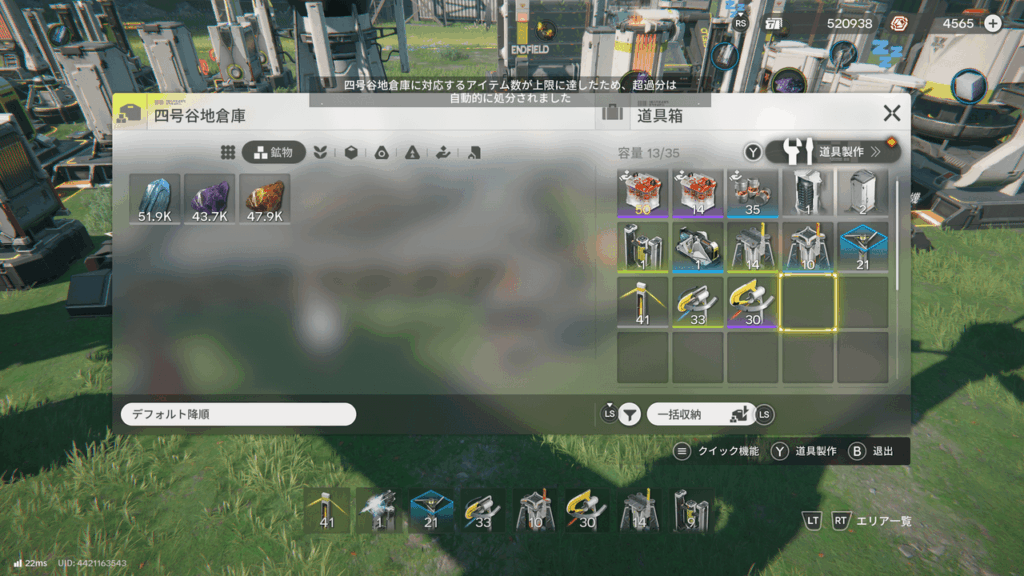Select the 鉱物 category tab

tap(273, 153)
